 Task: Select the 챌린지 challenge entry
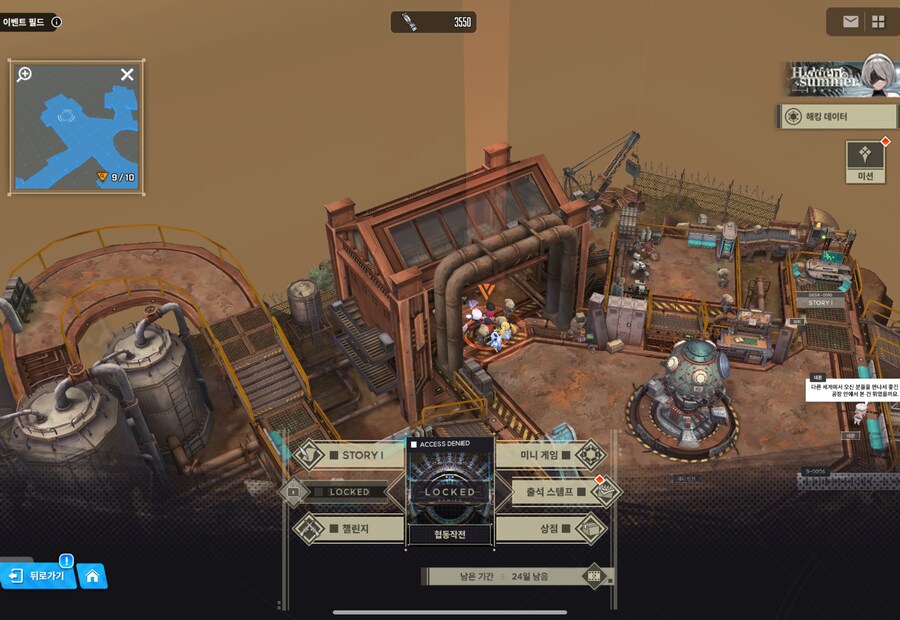(348, 527)
